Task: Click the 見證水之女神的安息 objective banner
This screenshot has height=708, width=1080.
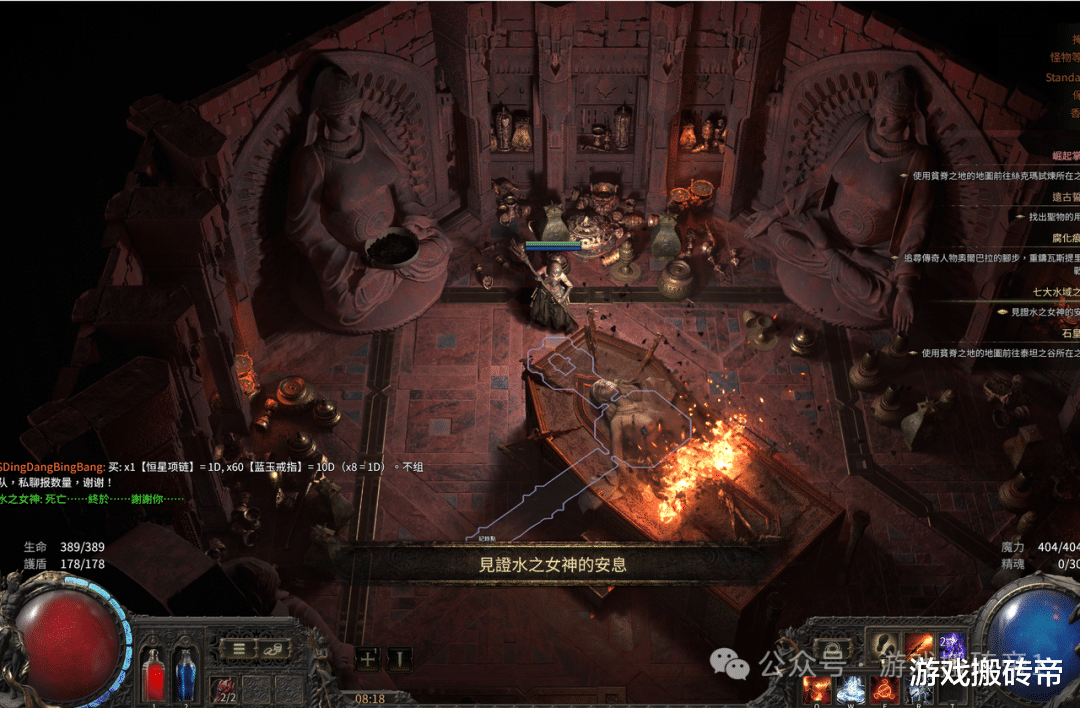Action: click(552, 564)
